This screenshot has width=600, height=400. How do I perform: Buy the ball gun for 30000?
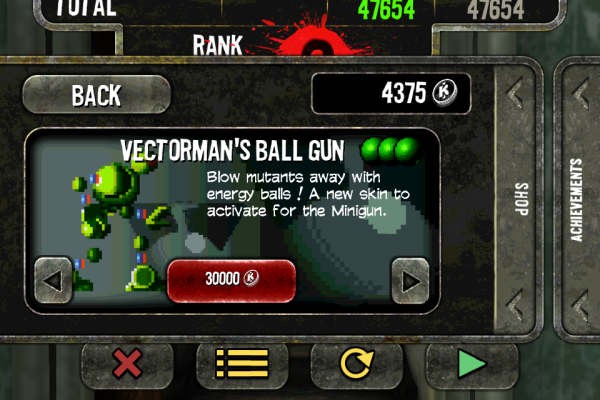(231, 280)
